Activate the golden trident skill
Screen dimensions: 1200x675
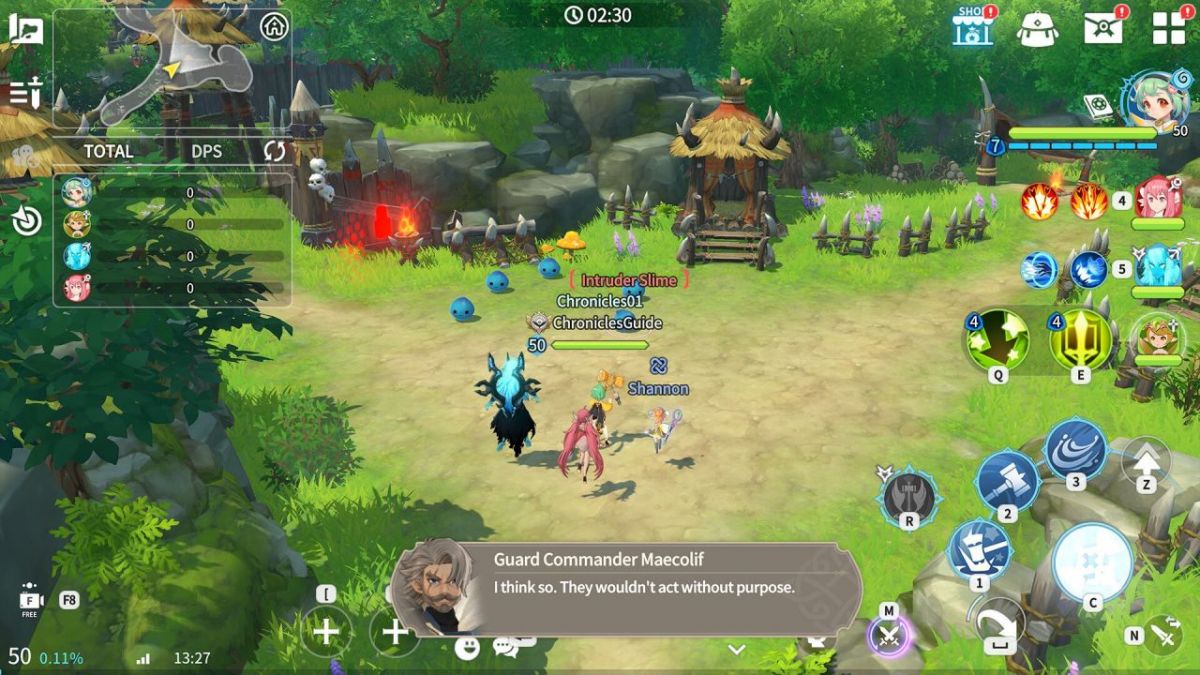coord(1080,339)
